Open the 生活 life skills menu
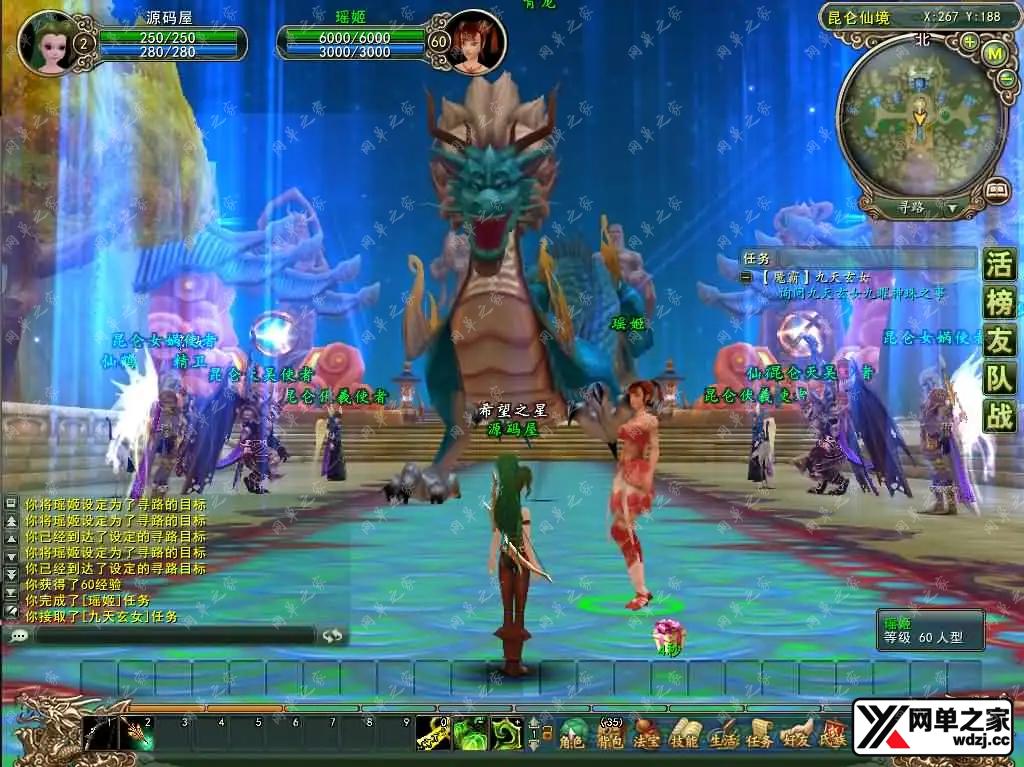Viewport: 1024px width, 767px height. [722, 734]
